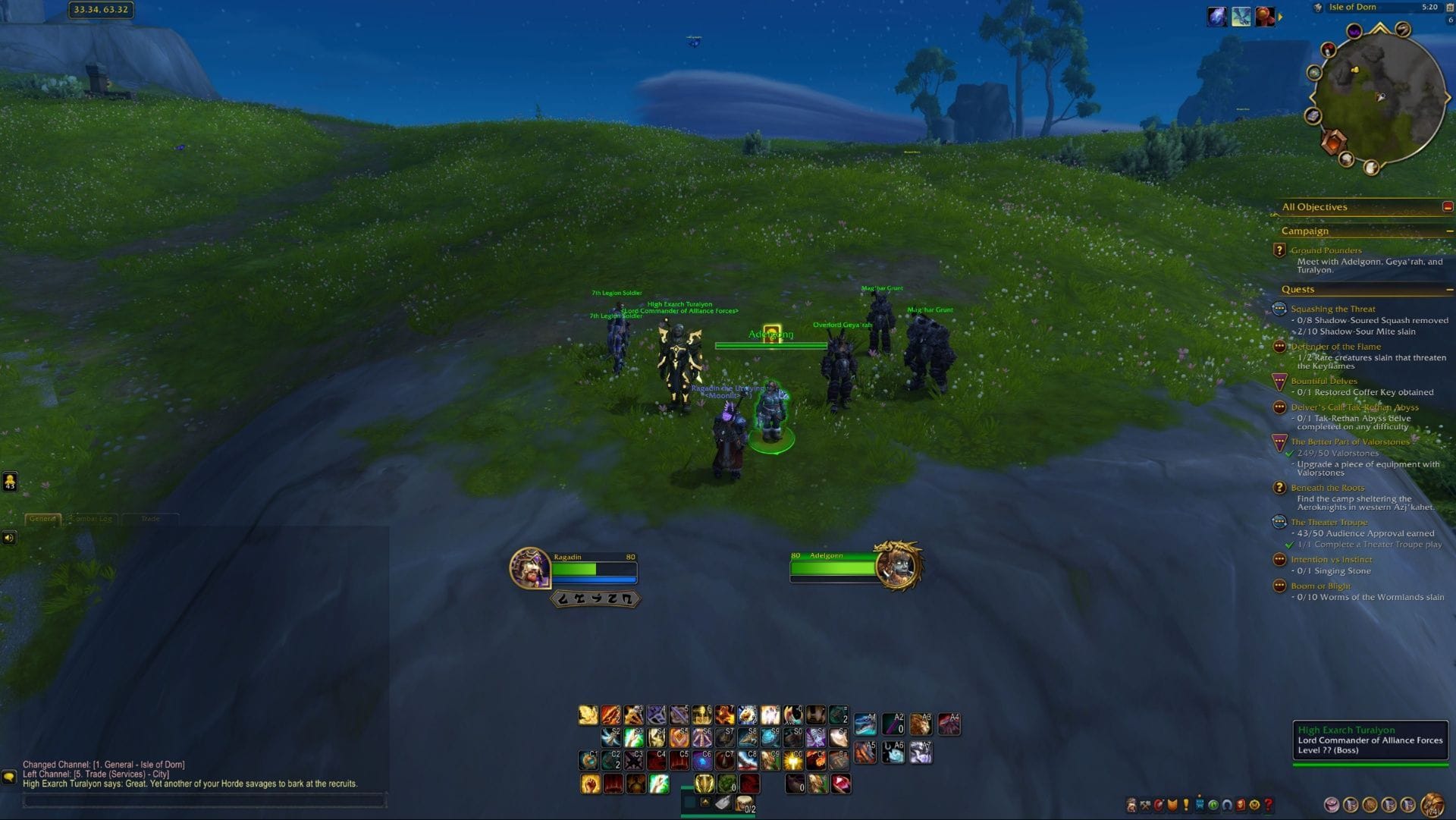Toggle the Help red question mark menu

[x=1269, y=805]
